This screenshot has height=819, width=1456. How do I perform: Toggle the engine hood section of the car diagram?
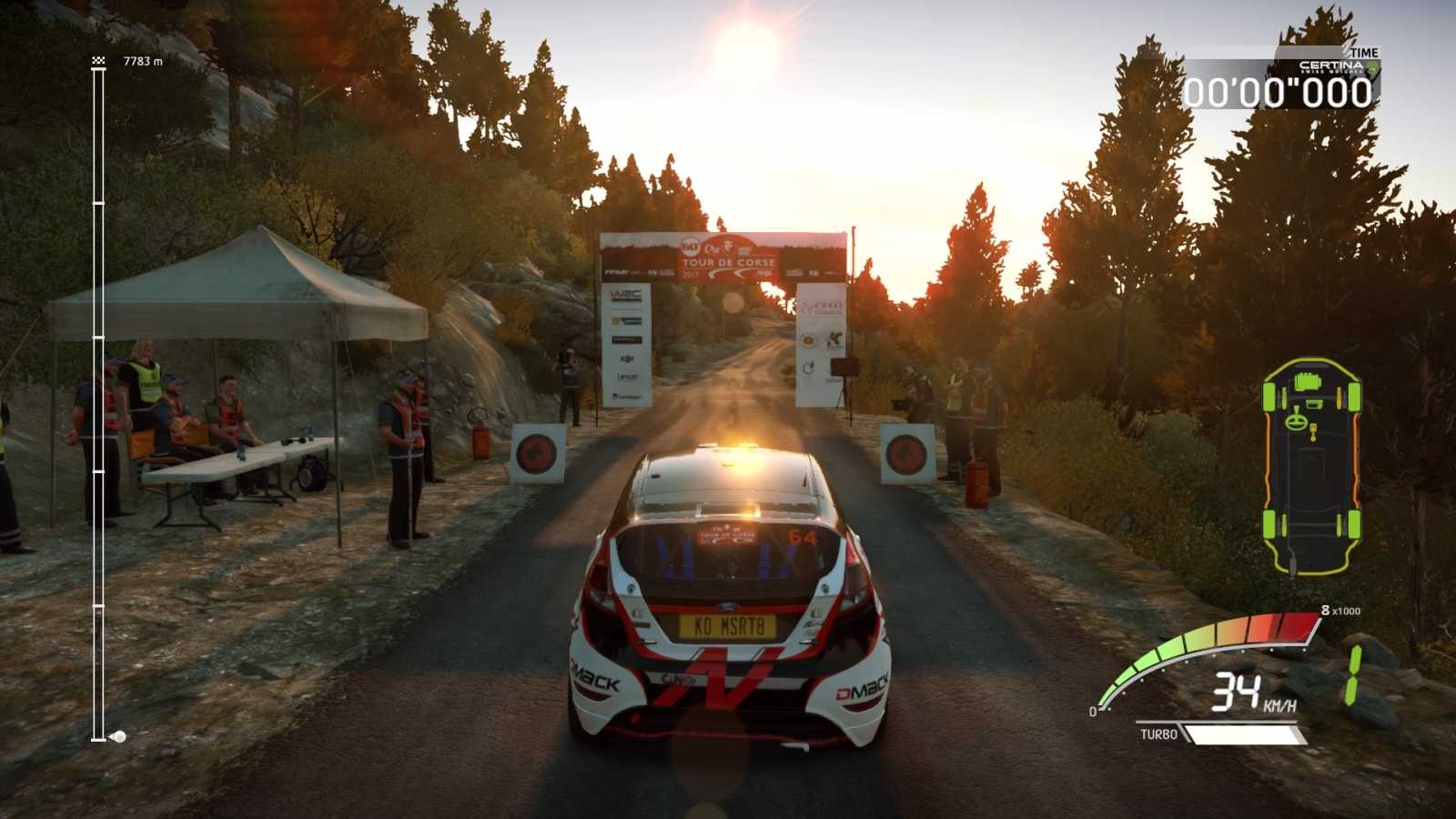[1308, 383]
